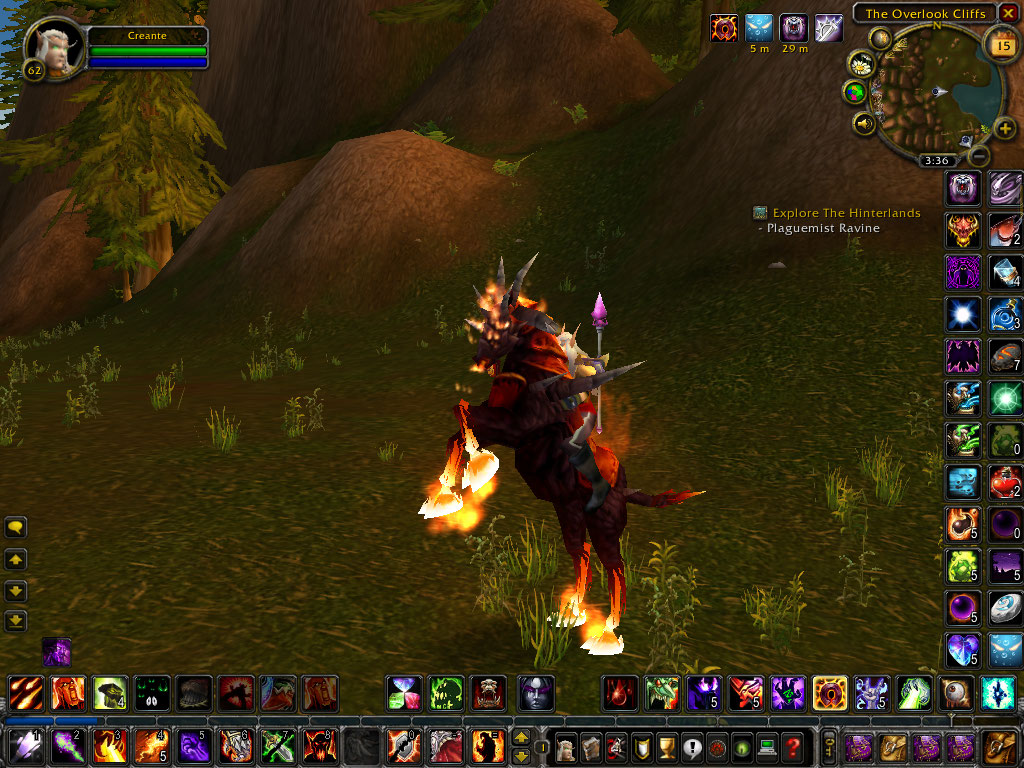Image resolution: width=1024 pixels, height=768 pixels.
Task: Open the calendar showing day 15
Action: 1000,44
